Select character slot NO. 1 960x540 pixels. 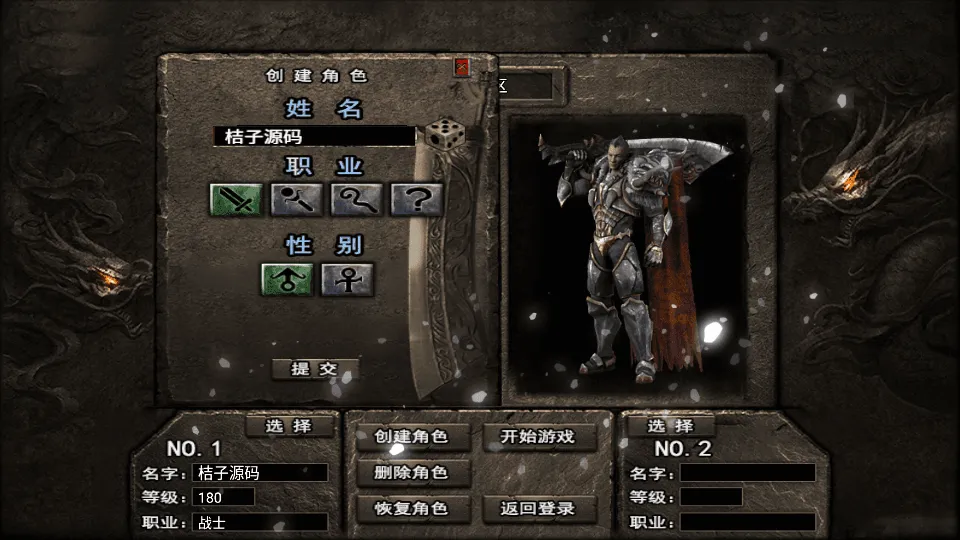coord(288,426)
